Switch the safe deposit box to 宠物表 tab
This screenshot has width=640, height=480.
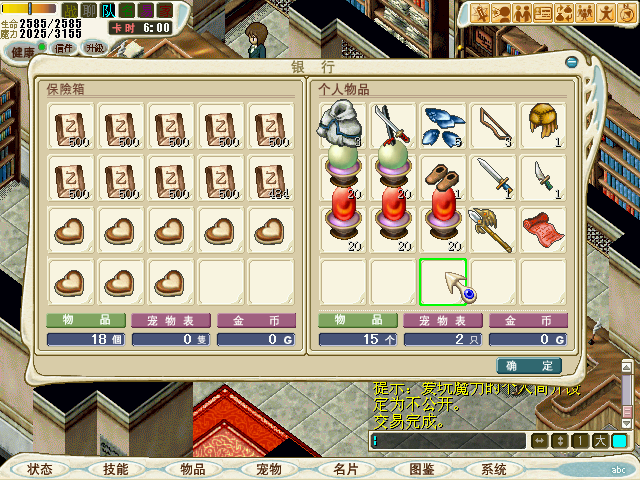pyautogui.click(x=171, y=321)
